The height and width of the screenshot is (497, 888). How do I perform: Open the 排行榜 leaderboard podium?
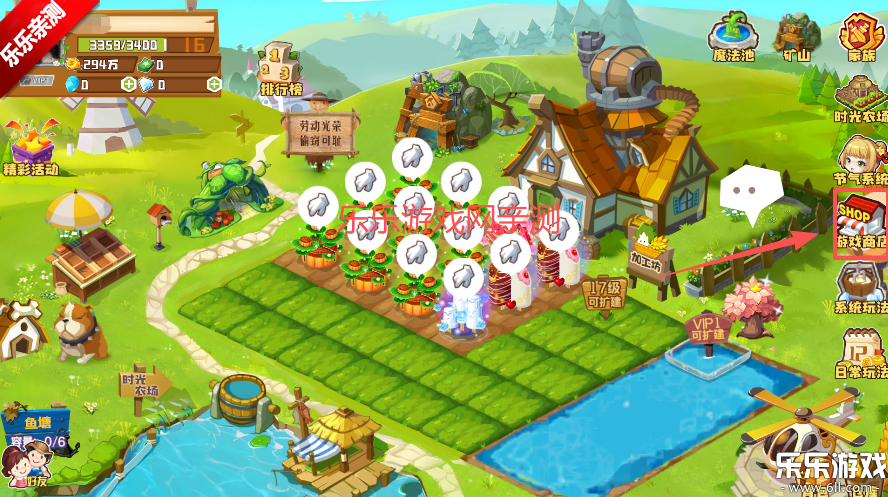click(x=281, y=70)
